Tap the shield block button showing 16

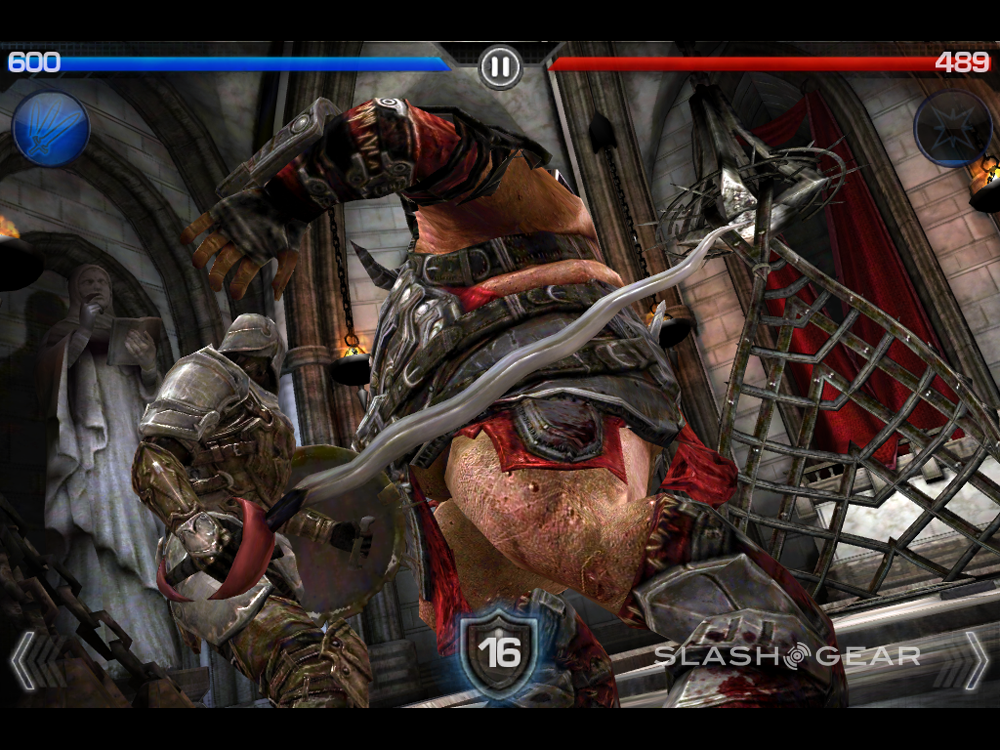click(499, 652)
